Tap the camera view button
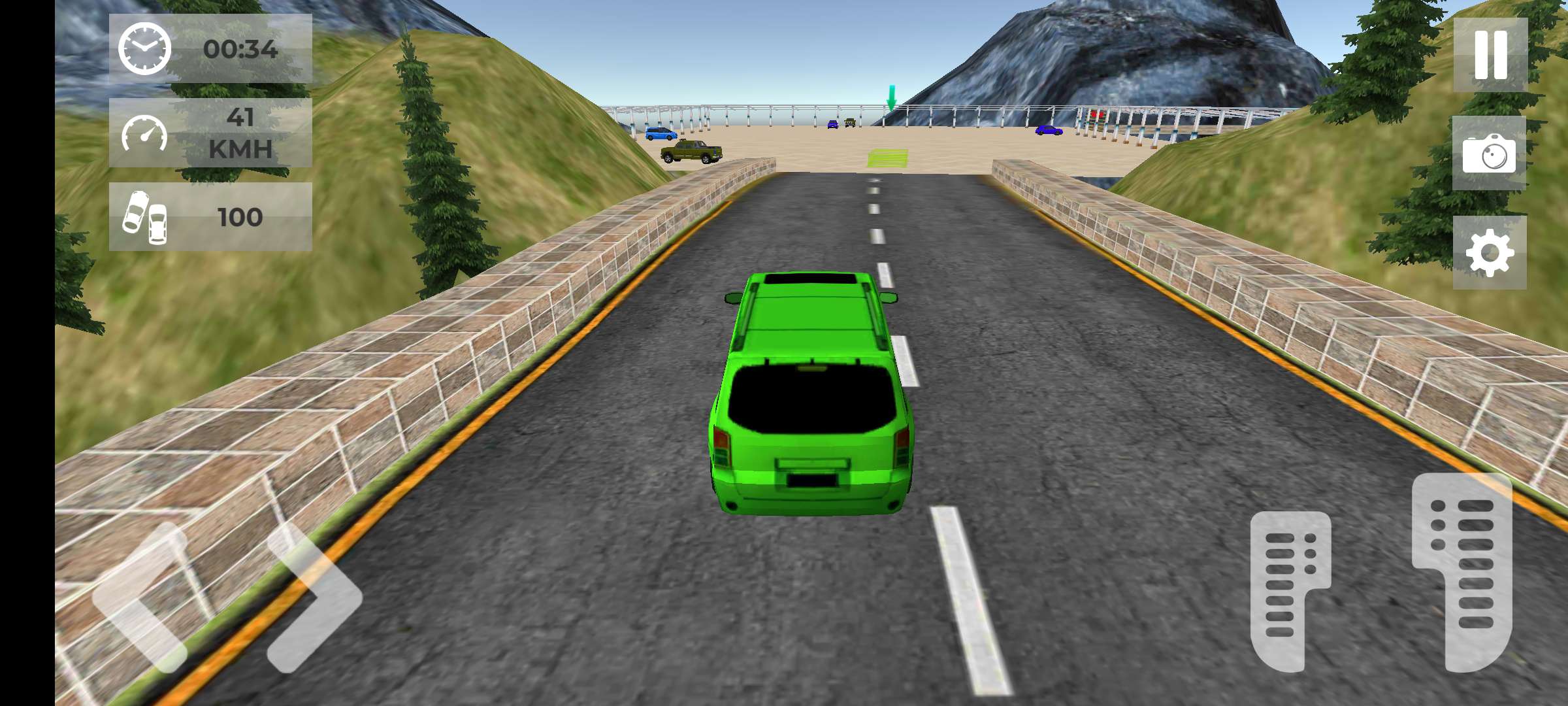The image size is (1568, 706). coord(1489,154)
